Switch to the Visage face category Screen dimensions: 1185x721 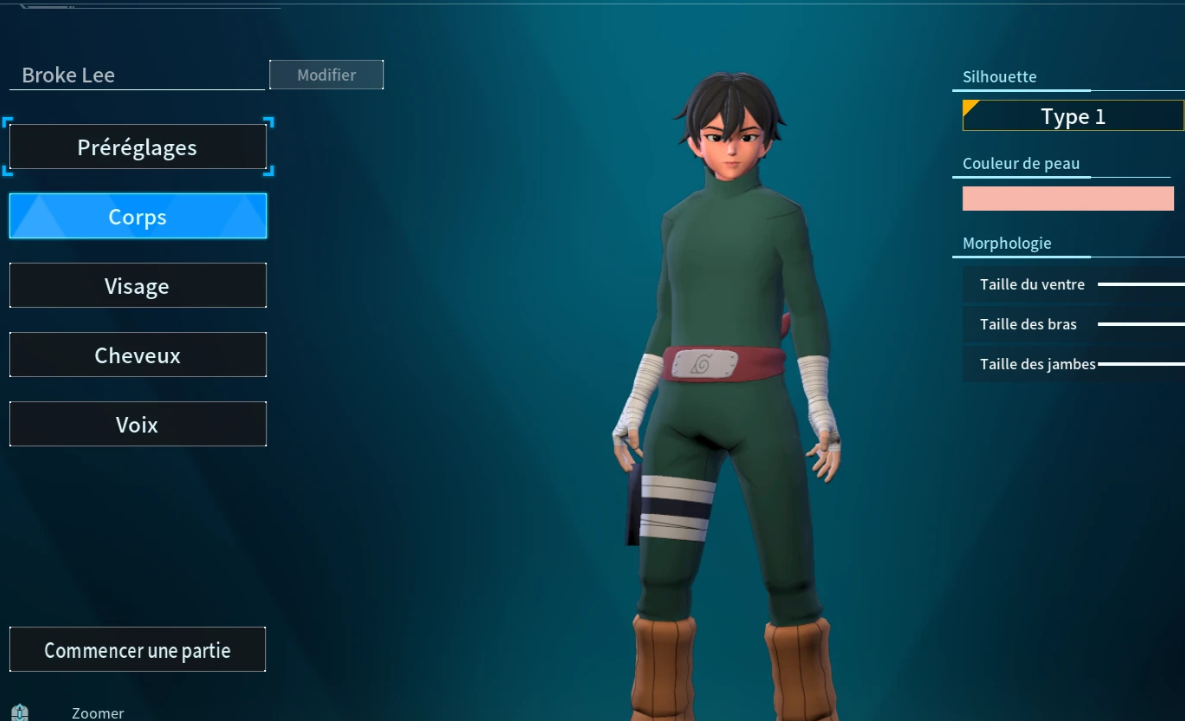[138, 286]
